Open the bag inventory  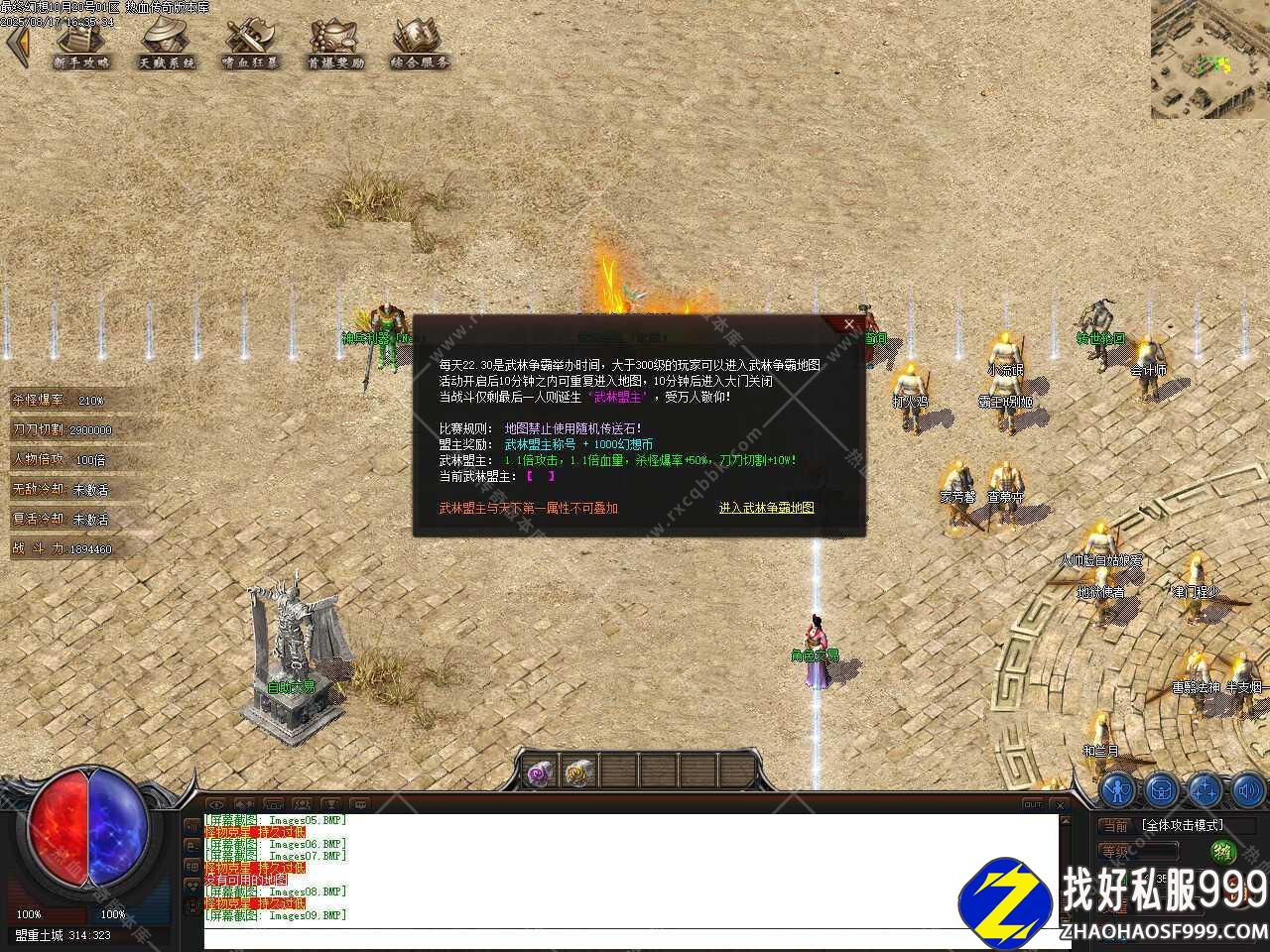tap(1161, 790)
